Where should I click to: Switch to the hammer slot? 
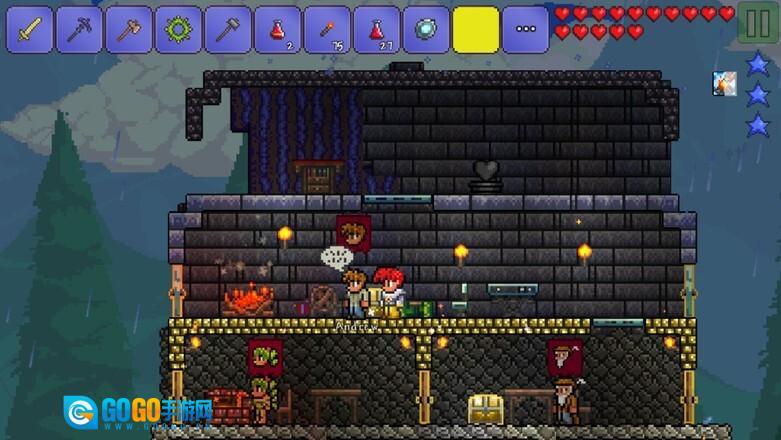coord(228,30)
